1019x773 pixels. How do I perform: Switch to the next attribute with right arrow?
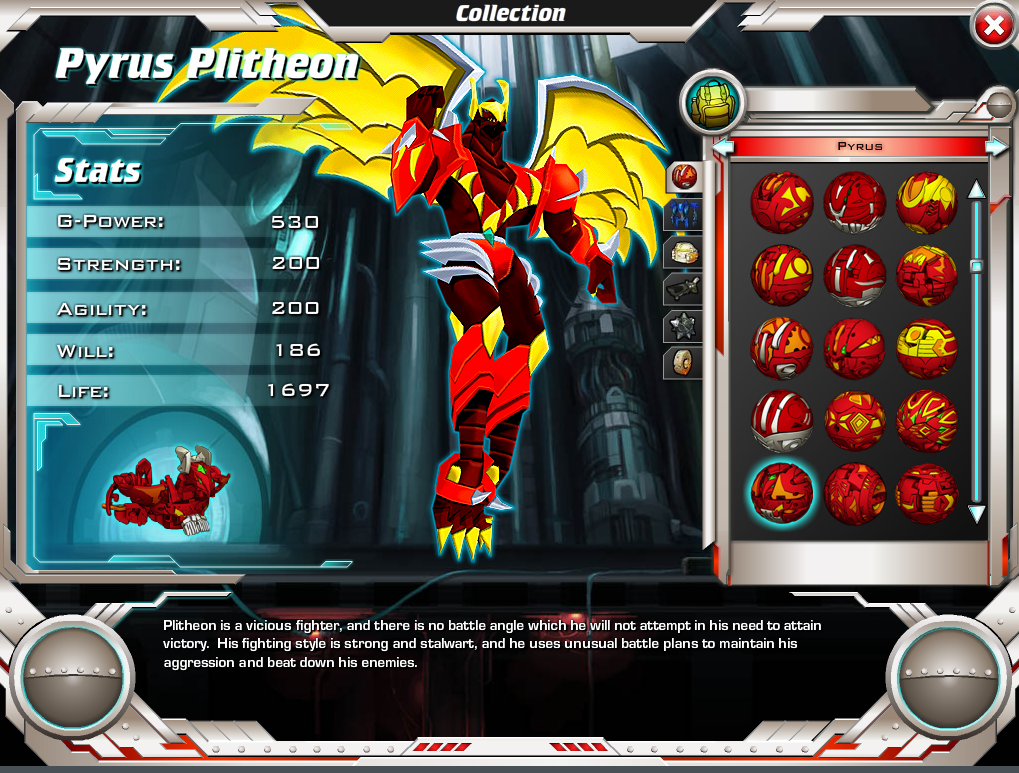(996, 147)
